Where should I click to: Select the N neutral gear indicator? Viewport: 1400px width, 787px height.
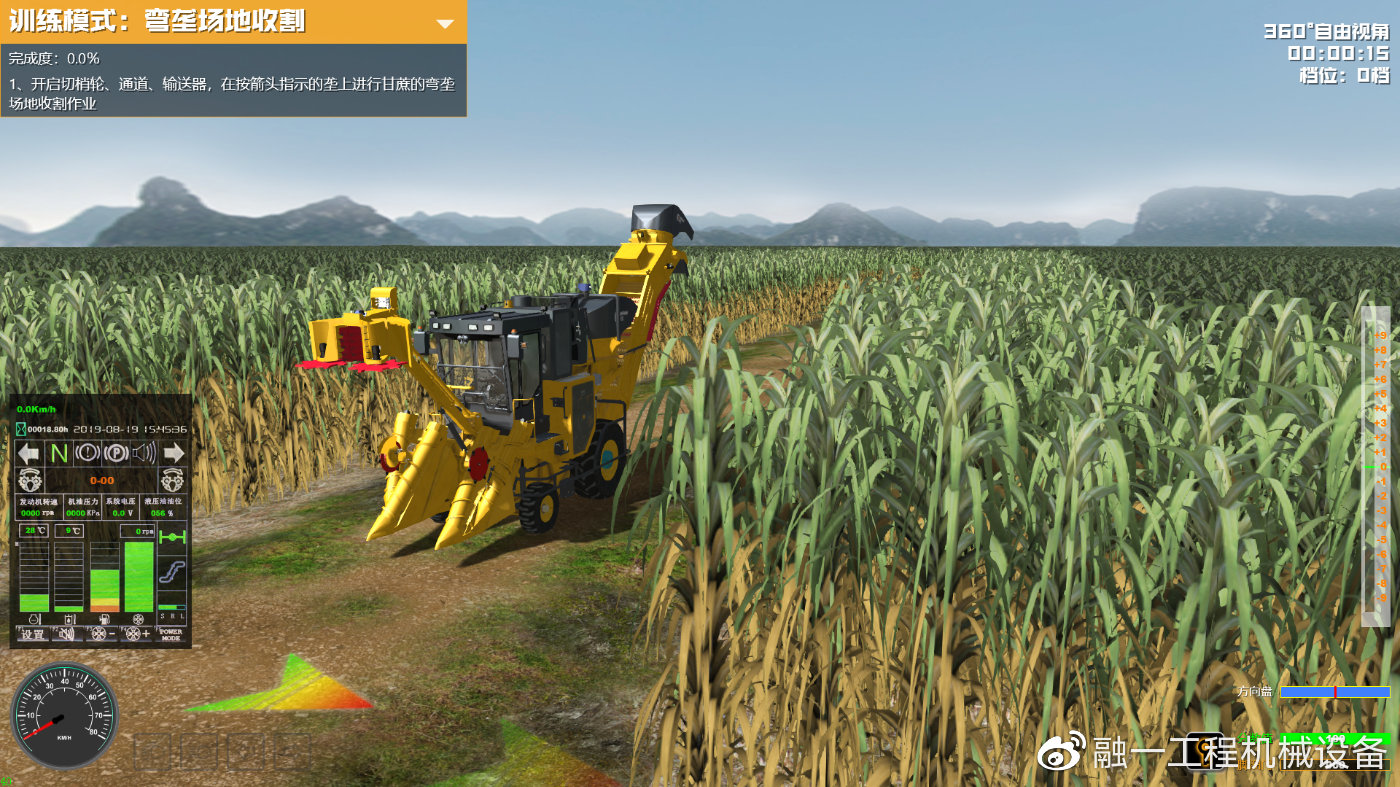point(59,453)
